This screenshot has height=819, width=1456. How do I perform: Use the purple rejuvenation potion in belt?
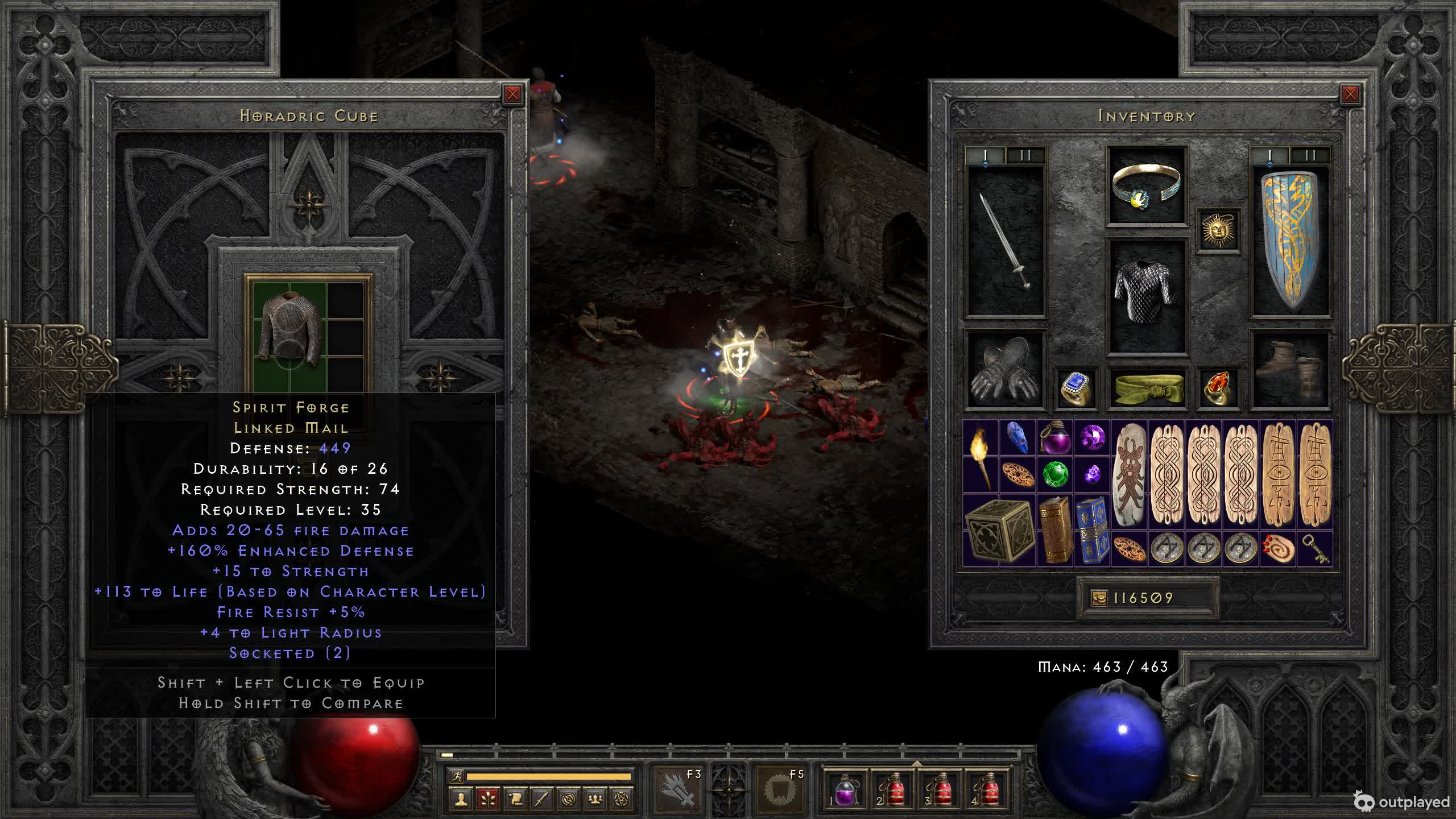[x=845, y=791]
